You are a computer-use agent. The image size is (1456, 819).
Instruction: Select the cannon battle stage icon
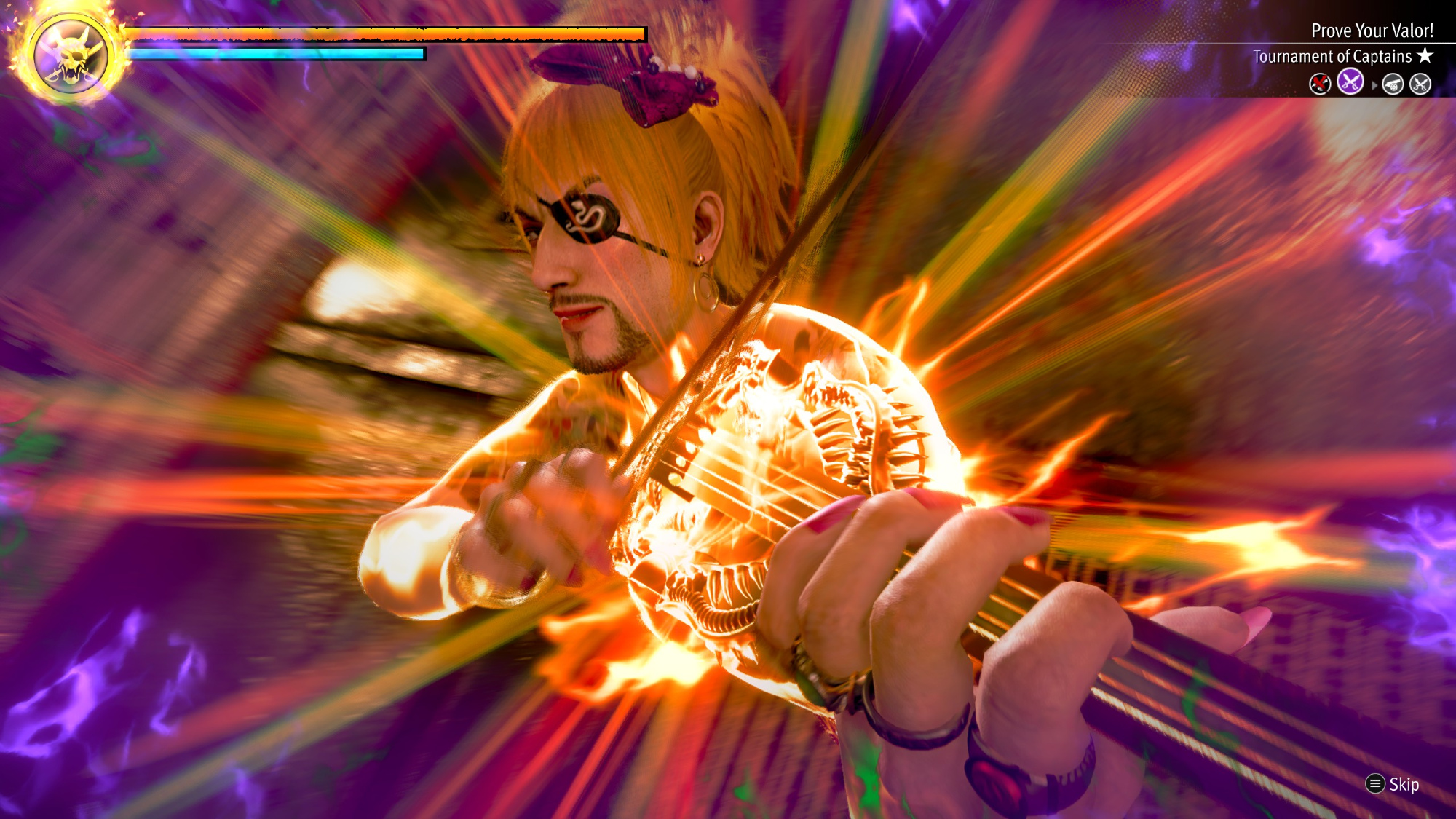tap(1393, 84)
